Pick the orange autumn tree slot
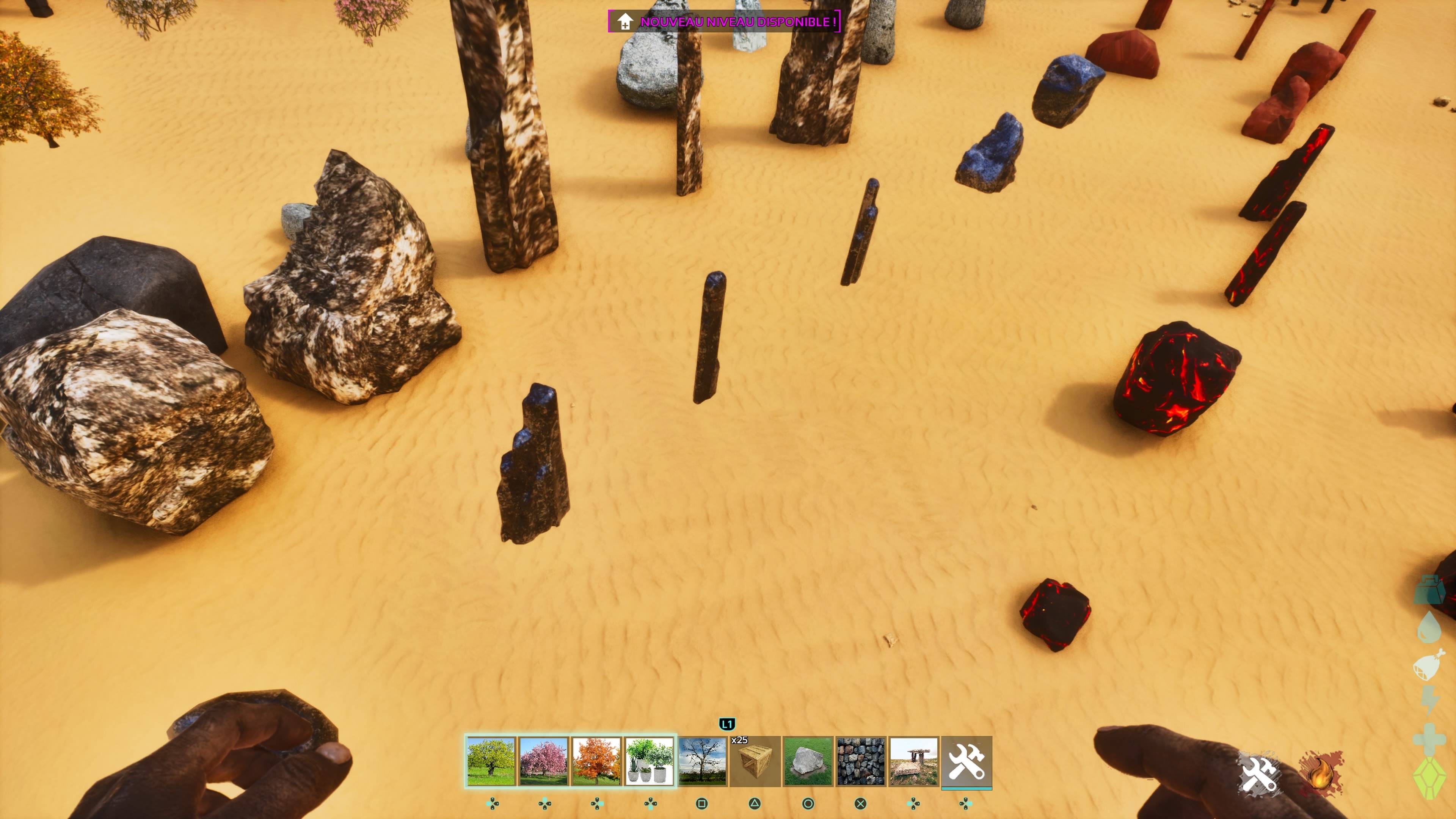Viewport: 1456px width, 819px height. (x=596, y=761)
